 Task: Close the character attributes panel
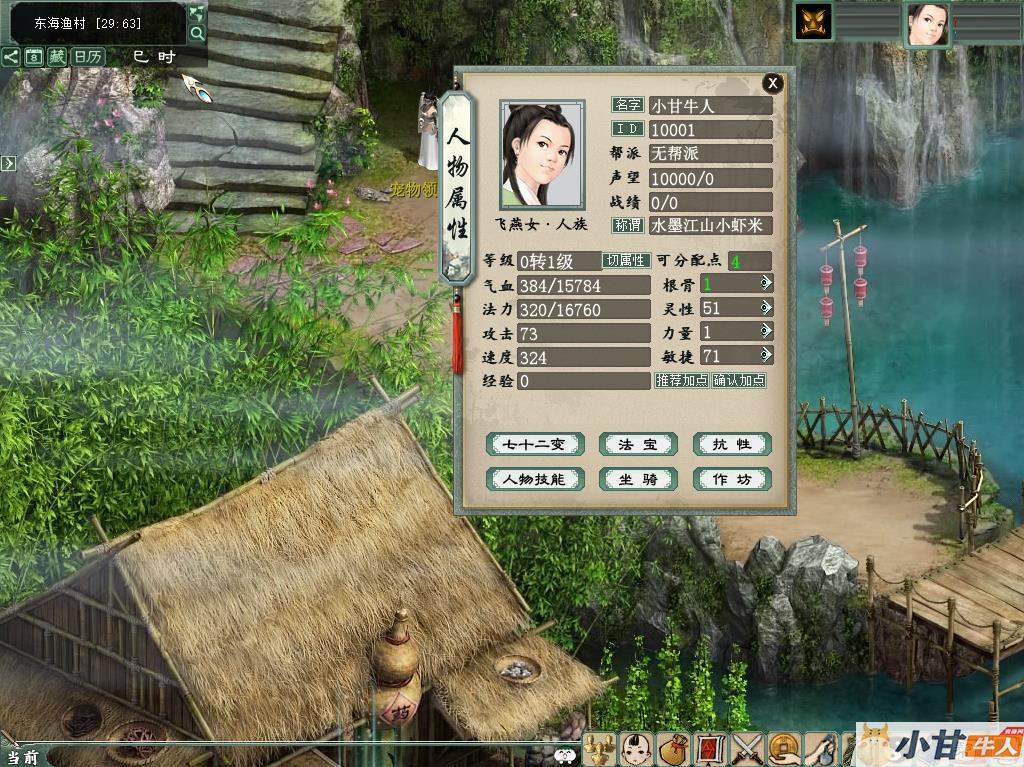772,83
